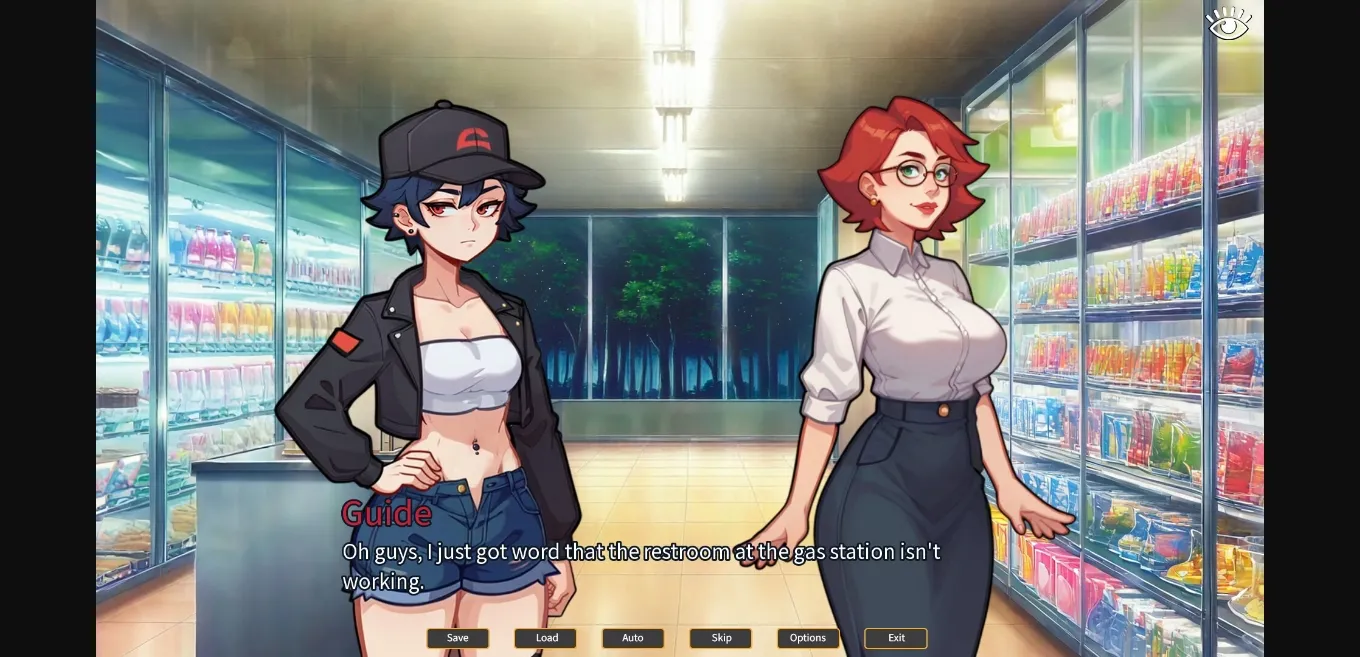Click the Exit button
The height and width of the screenshot is (657, 1360).
[x=896, y=638]
